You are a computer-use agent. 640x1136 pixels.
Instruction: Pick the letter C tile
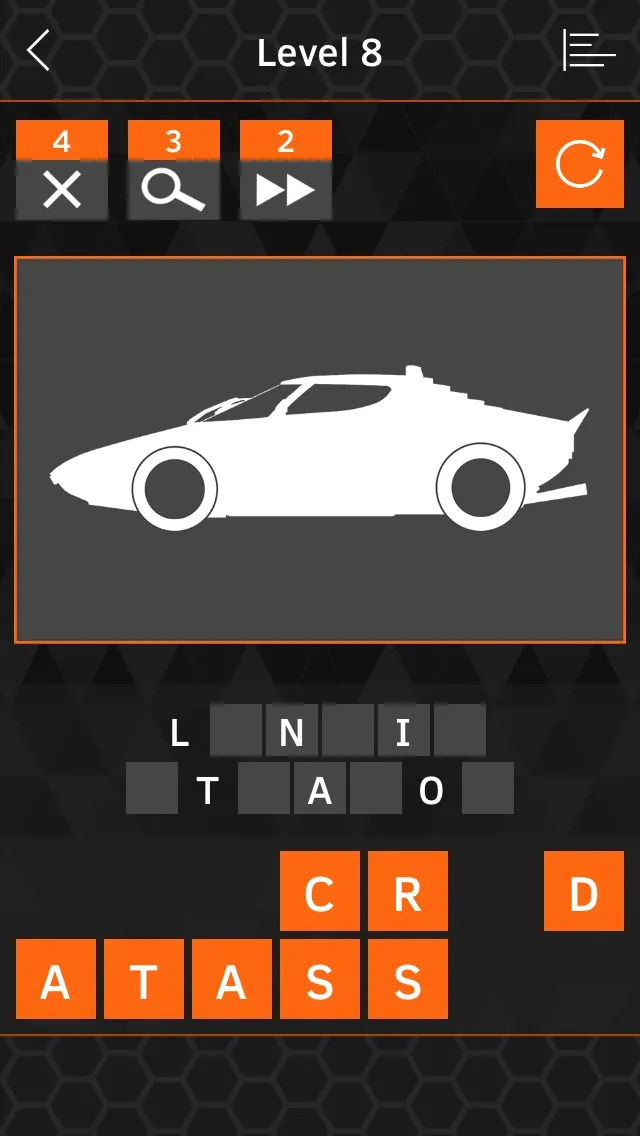pos(320,891)
